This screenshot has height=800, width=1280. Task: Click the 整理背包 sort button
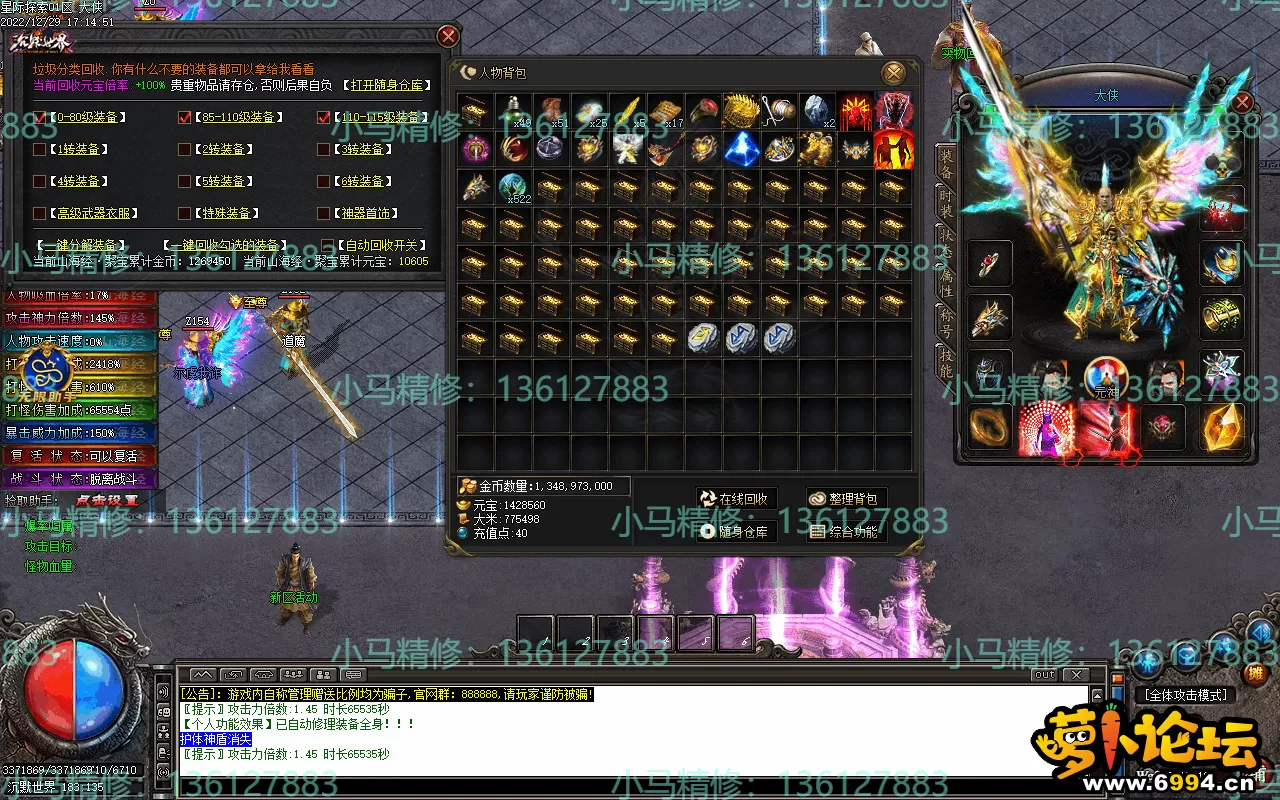846,499
